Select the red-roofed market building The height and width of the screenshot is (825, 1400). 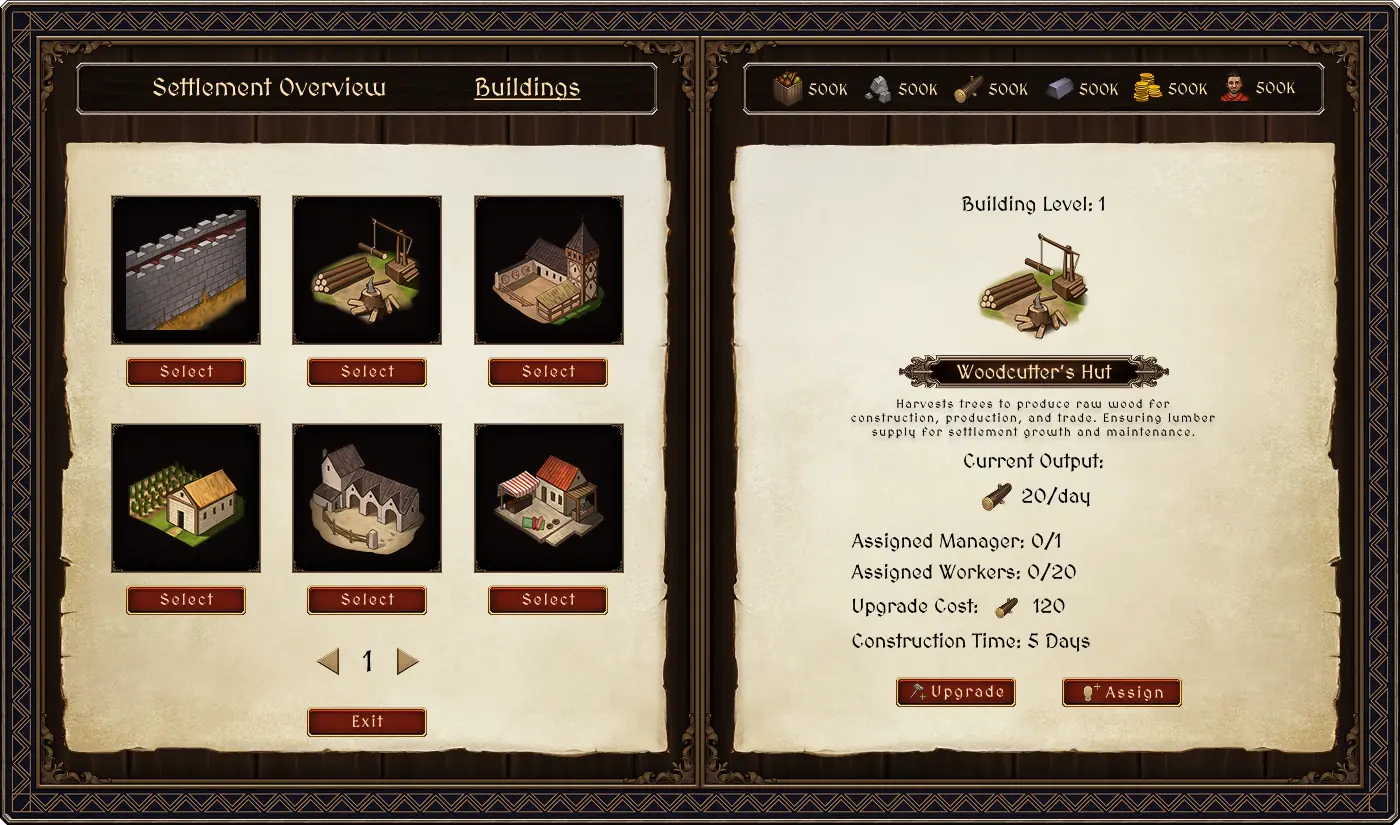[548, 600]
